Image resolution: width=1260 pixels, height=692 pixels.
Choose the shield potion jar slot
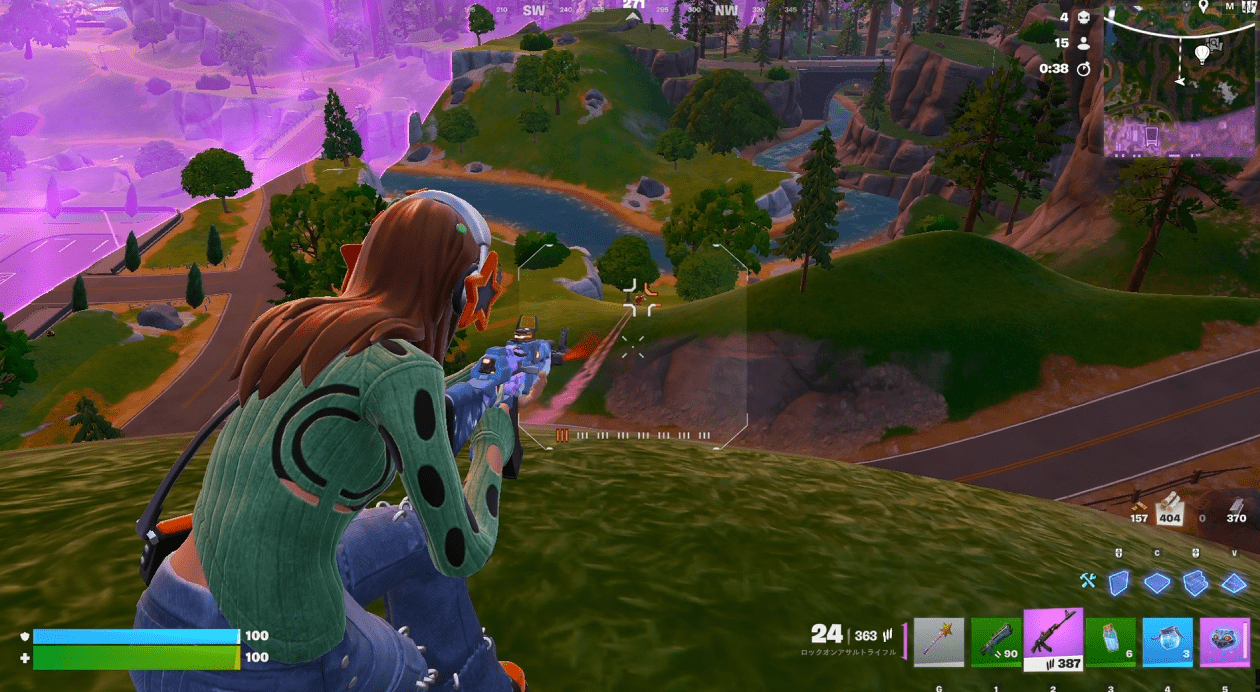point(1111,641)
